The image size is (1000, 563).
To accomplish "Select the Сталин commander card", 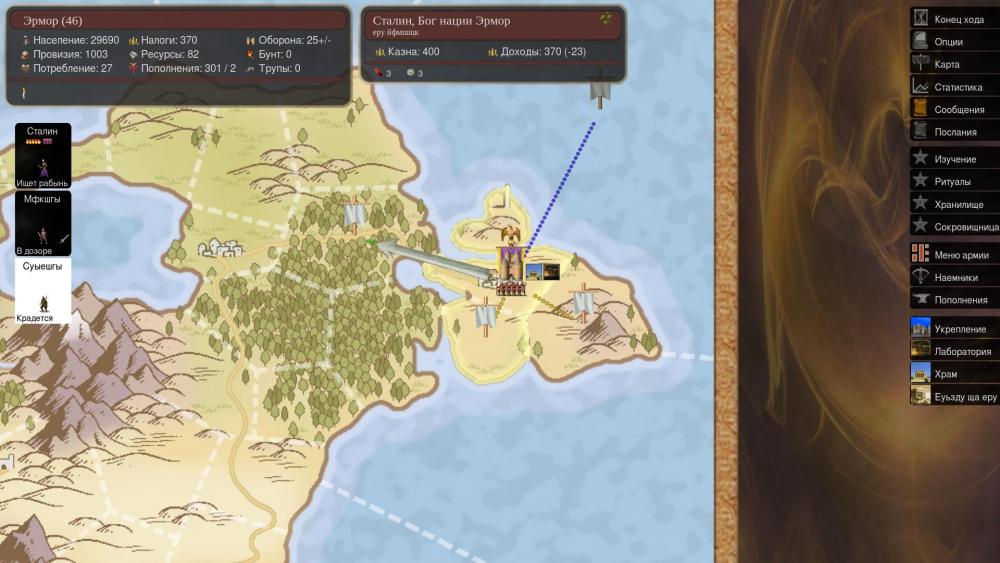I will tap(43, 156).
